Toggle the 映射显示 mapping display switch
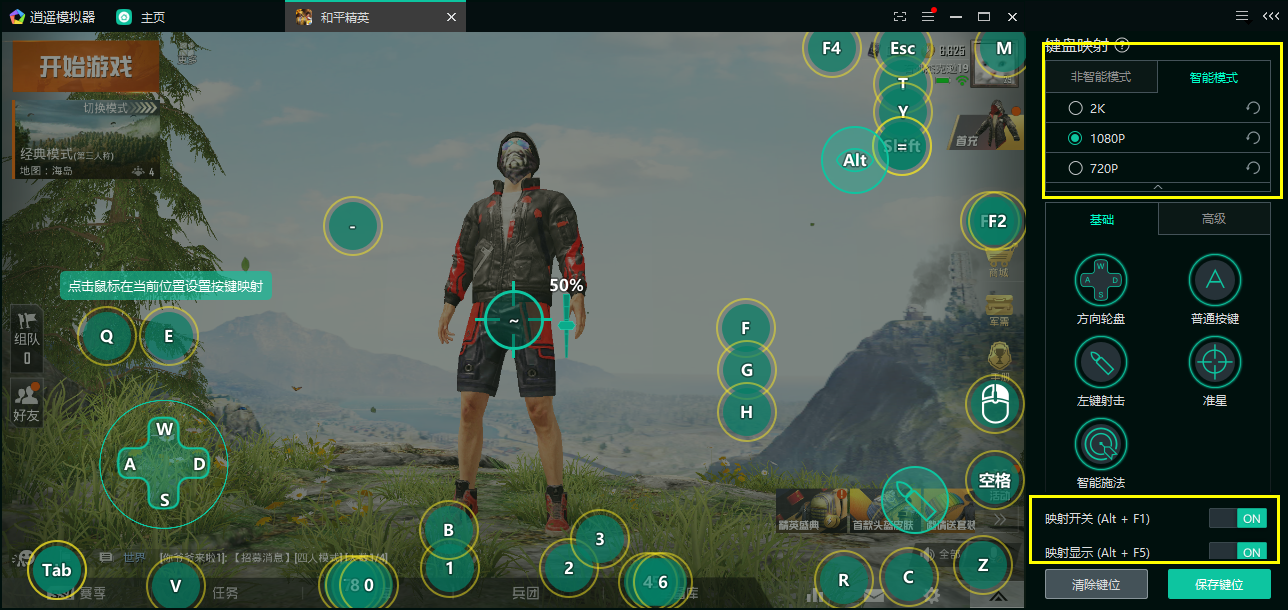This screenshot has width=1288, height=610. click(x=1237, y=552)
